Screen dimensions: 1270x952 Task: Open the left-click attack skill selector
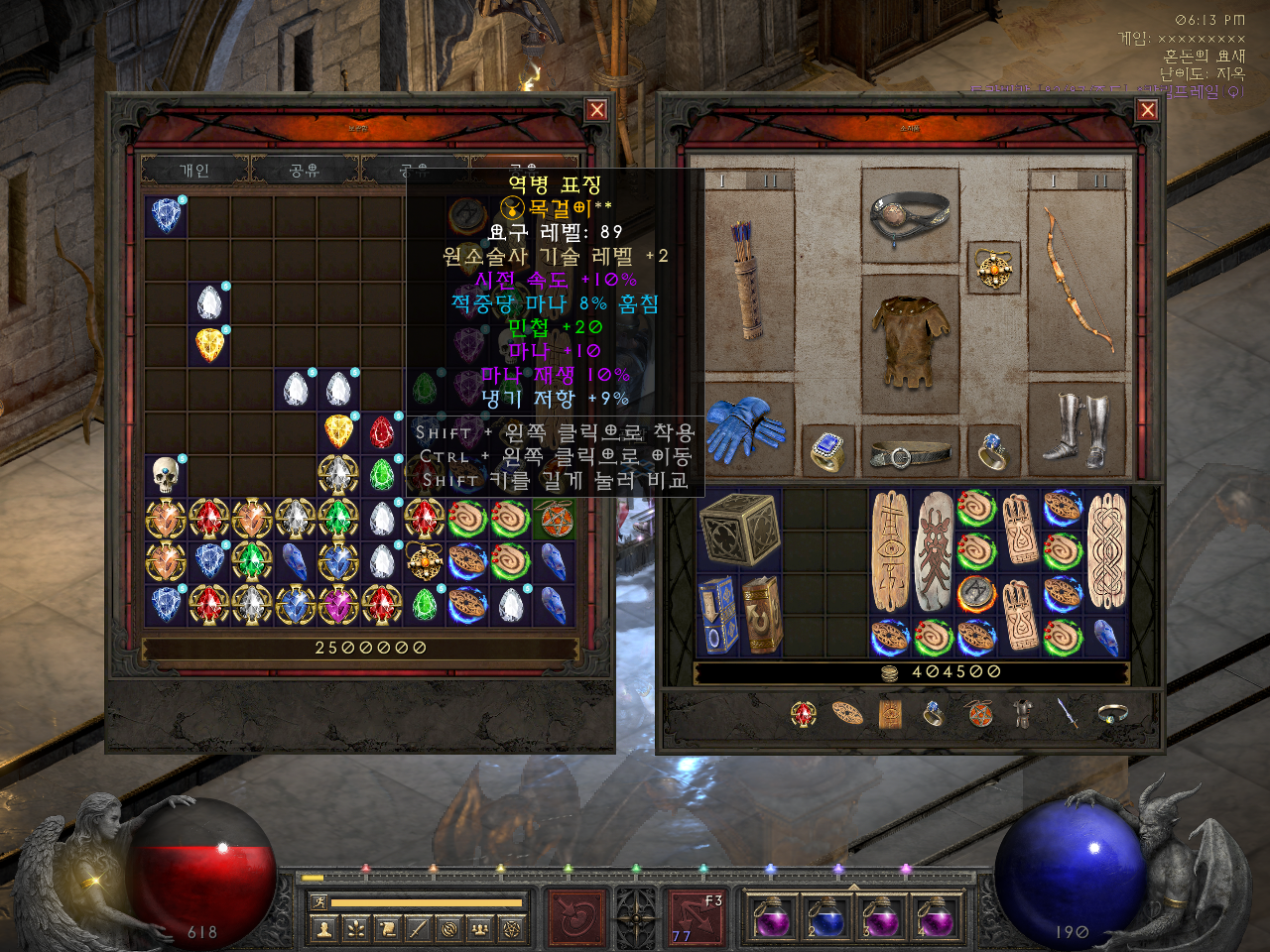575,915
